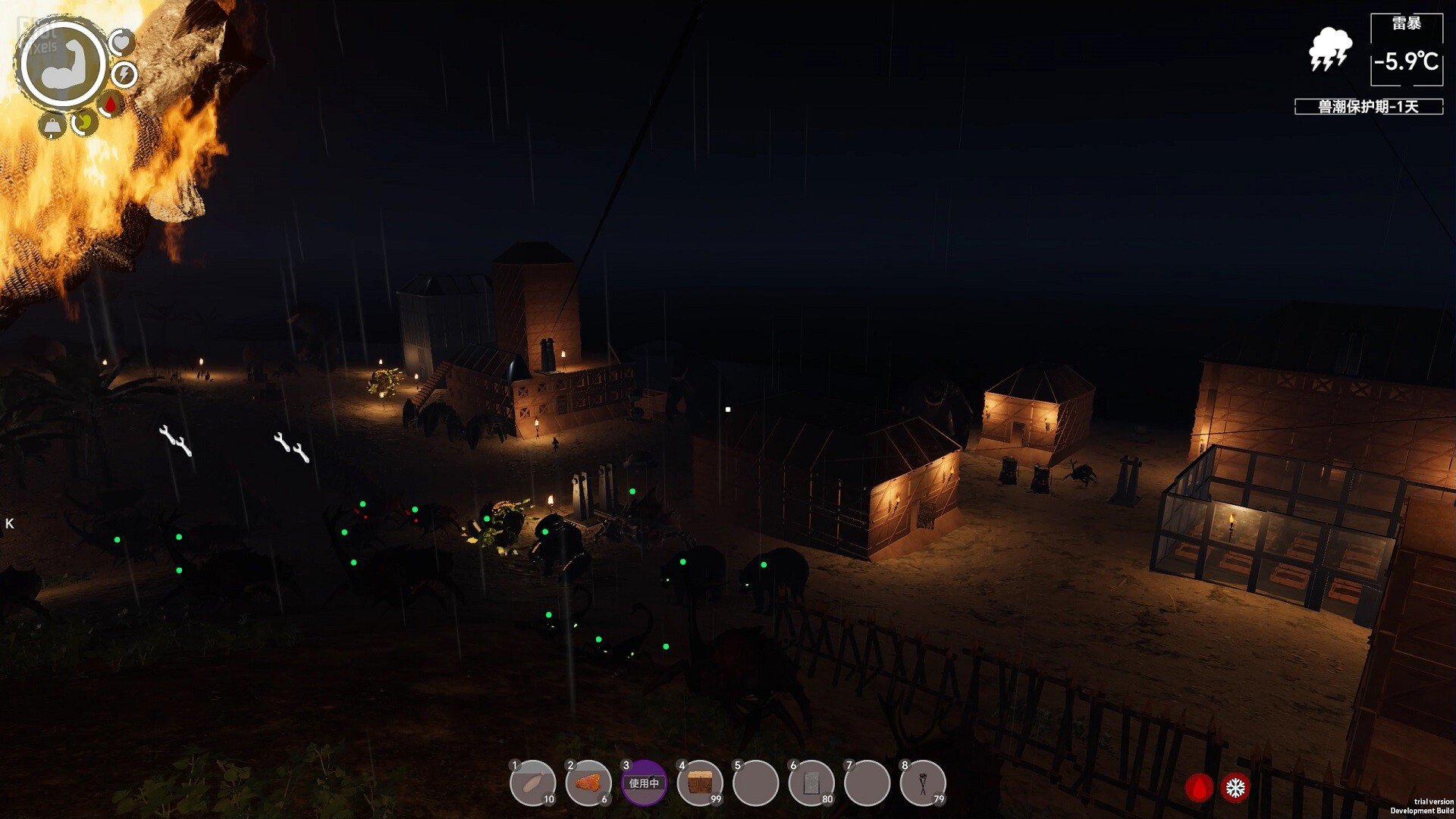Pick the grey stone slab in slot 6
The height and width of the screenshot is (819, 1456).
[x=811, y=783]
